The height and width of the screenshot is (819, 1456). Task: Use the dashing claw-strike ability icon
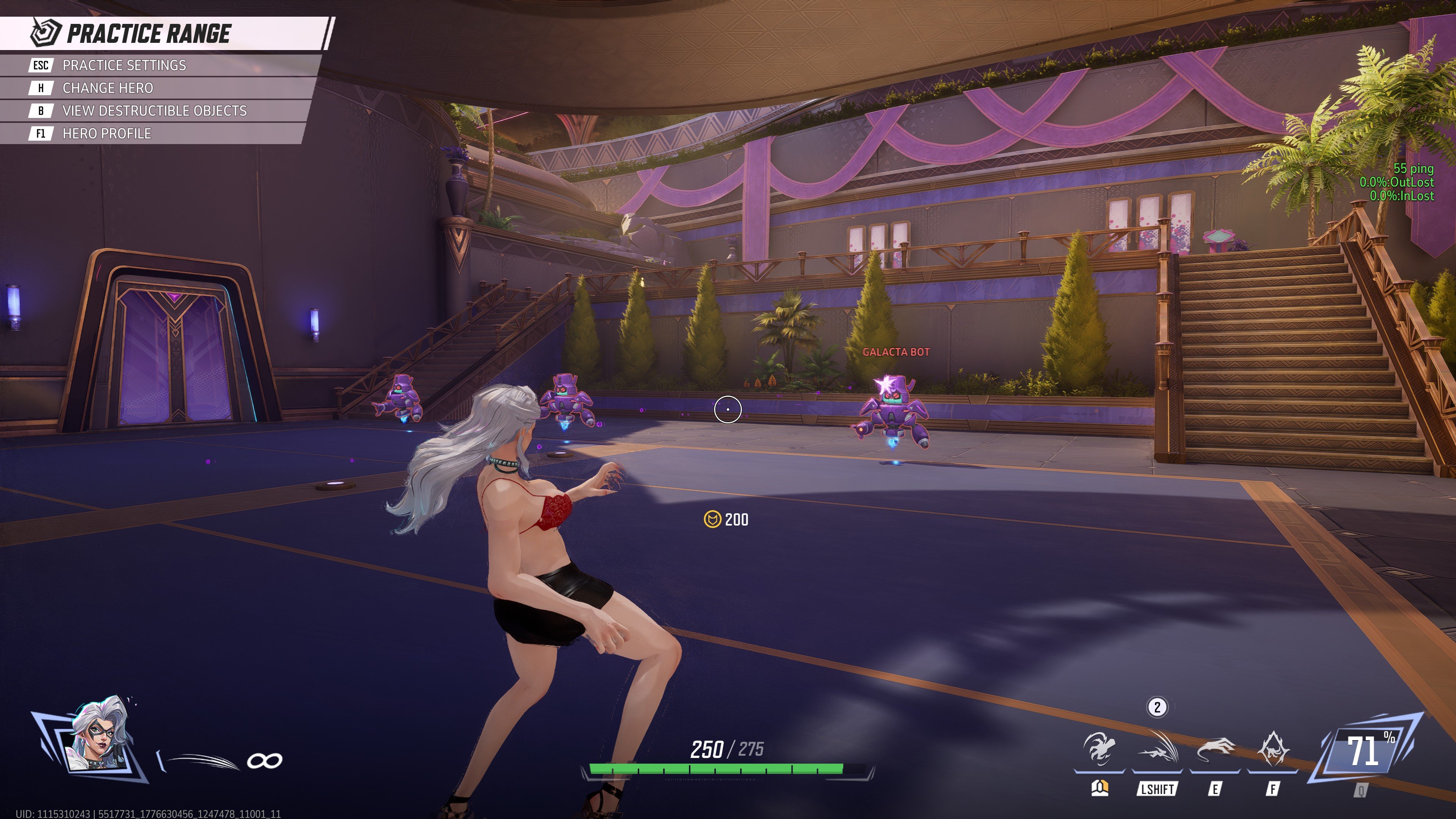(1157, 750)
